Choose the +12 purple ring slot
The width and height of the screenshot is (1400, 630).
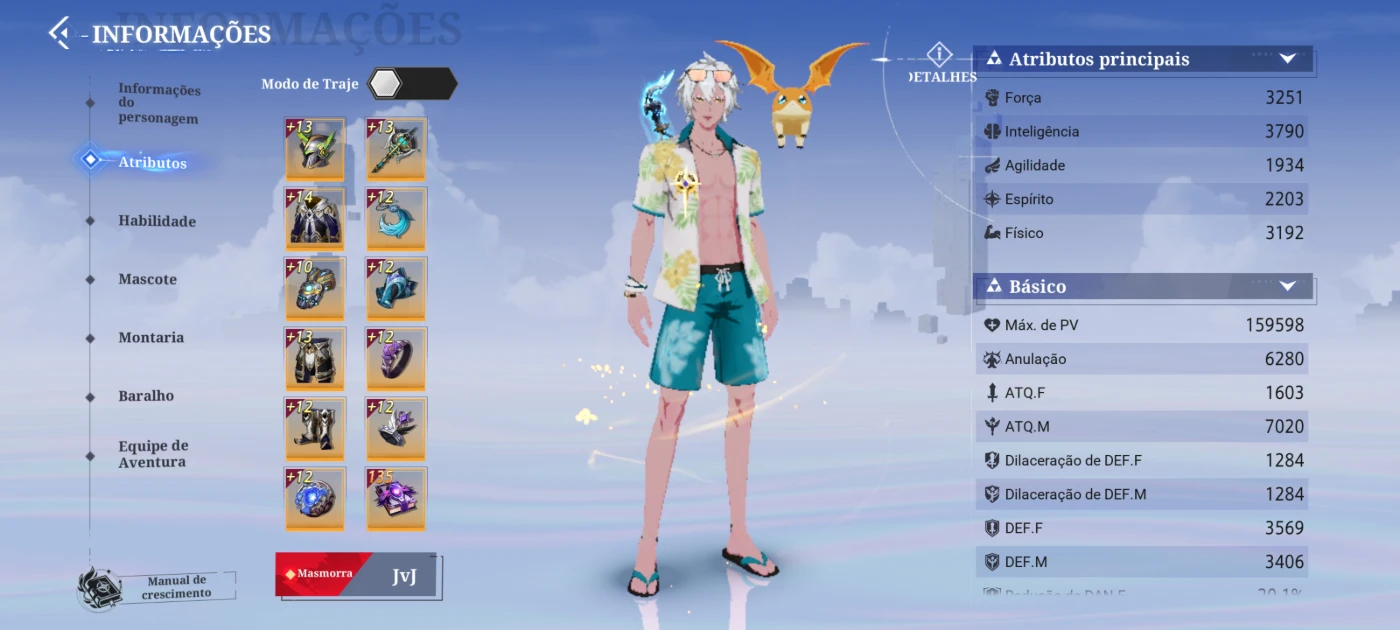coord(396,359)
